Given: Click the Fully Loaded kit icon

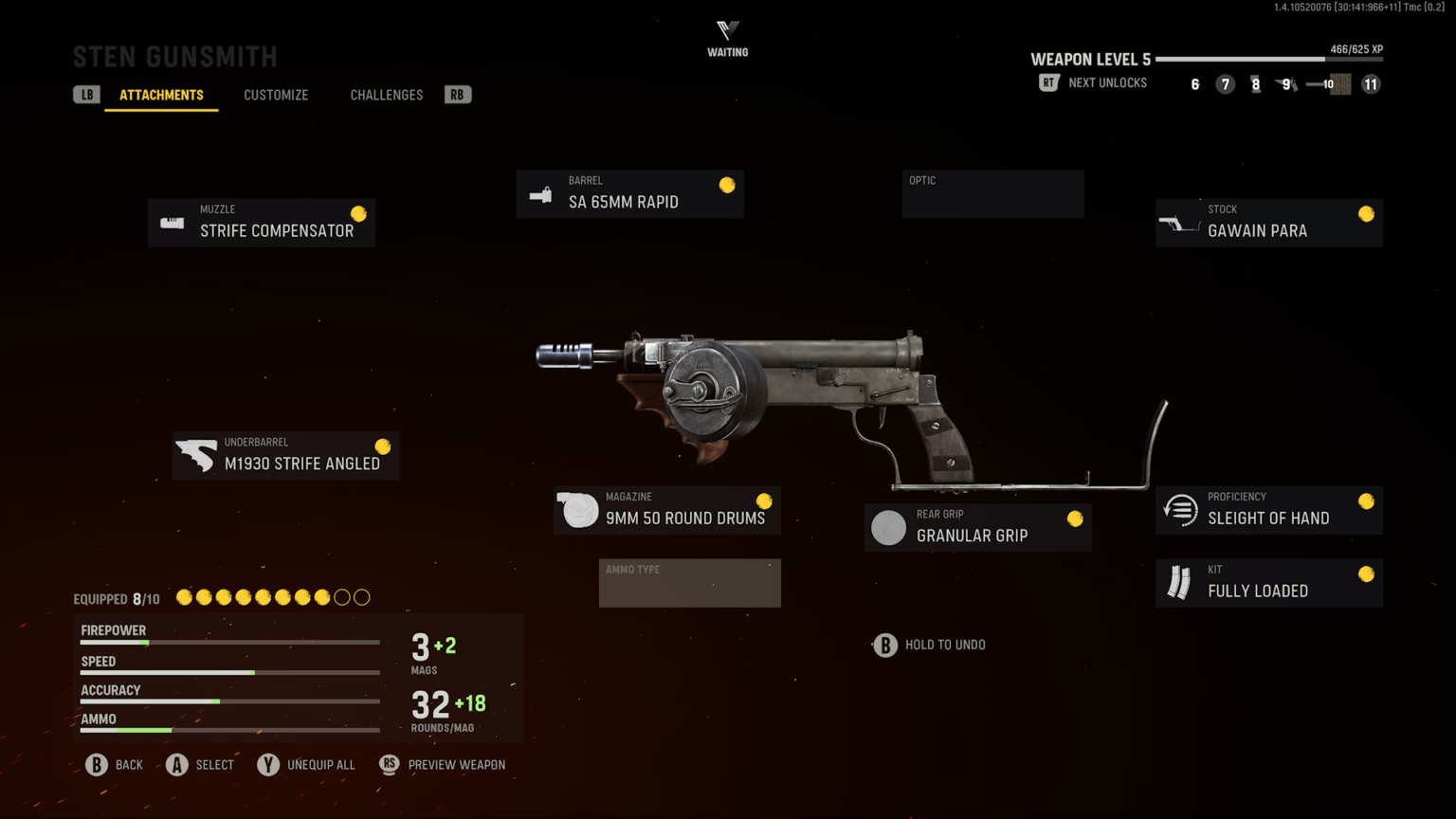Looking at the screenshot, I should coord(1178,582).
